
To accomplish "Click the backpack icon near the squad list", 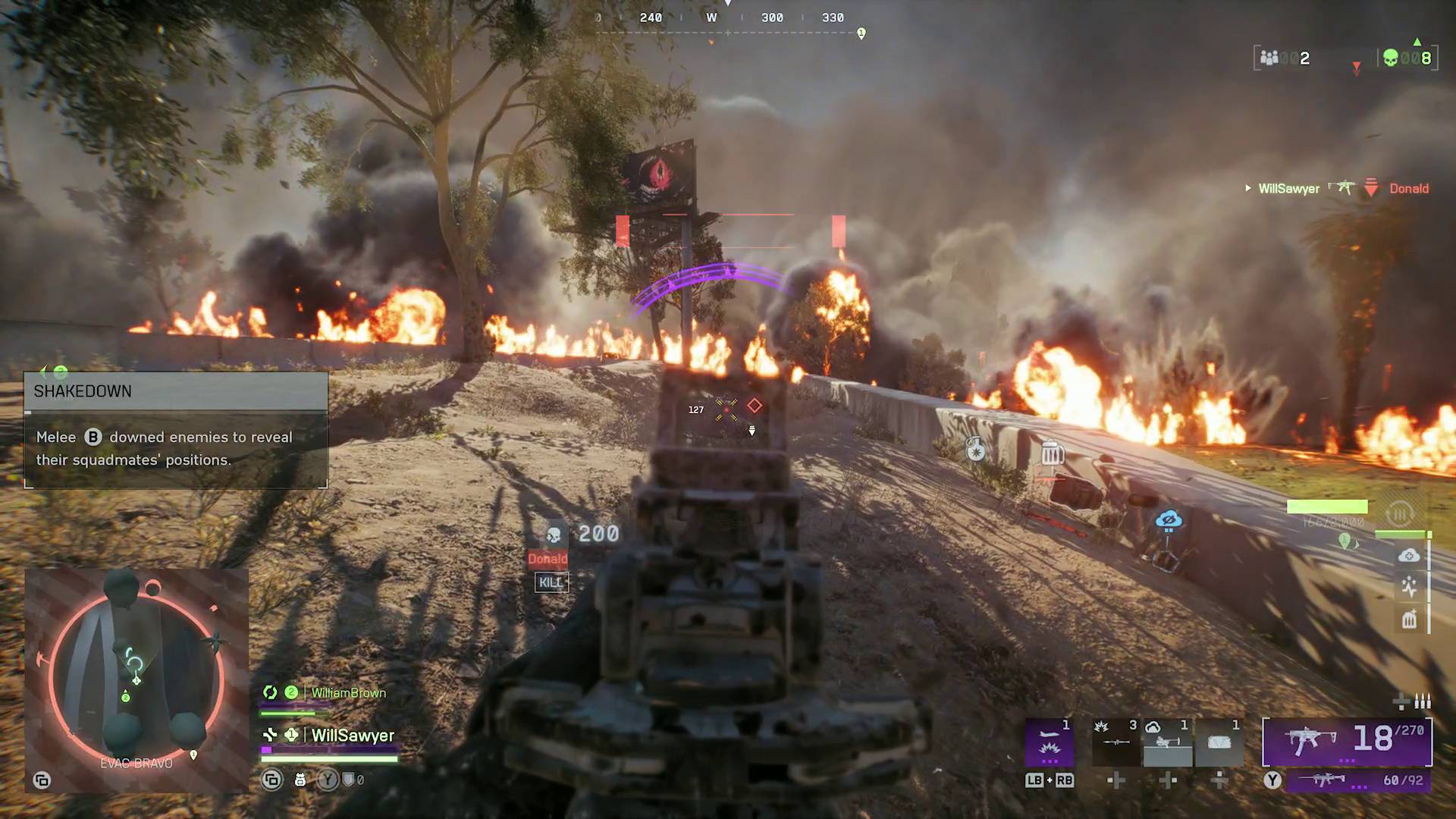I will [300, 779].
